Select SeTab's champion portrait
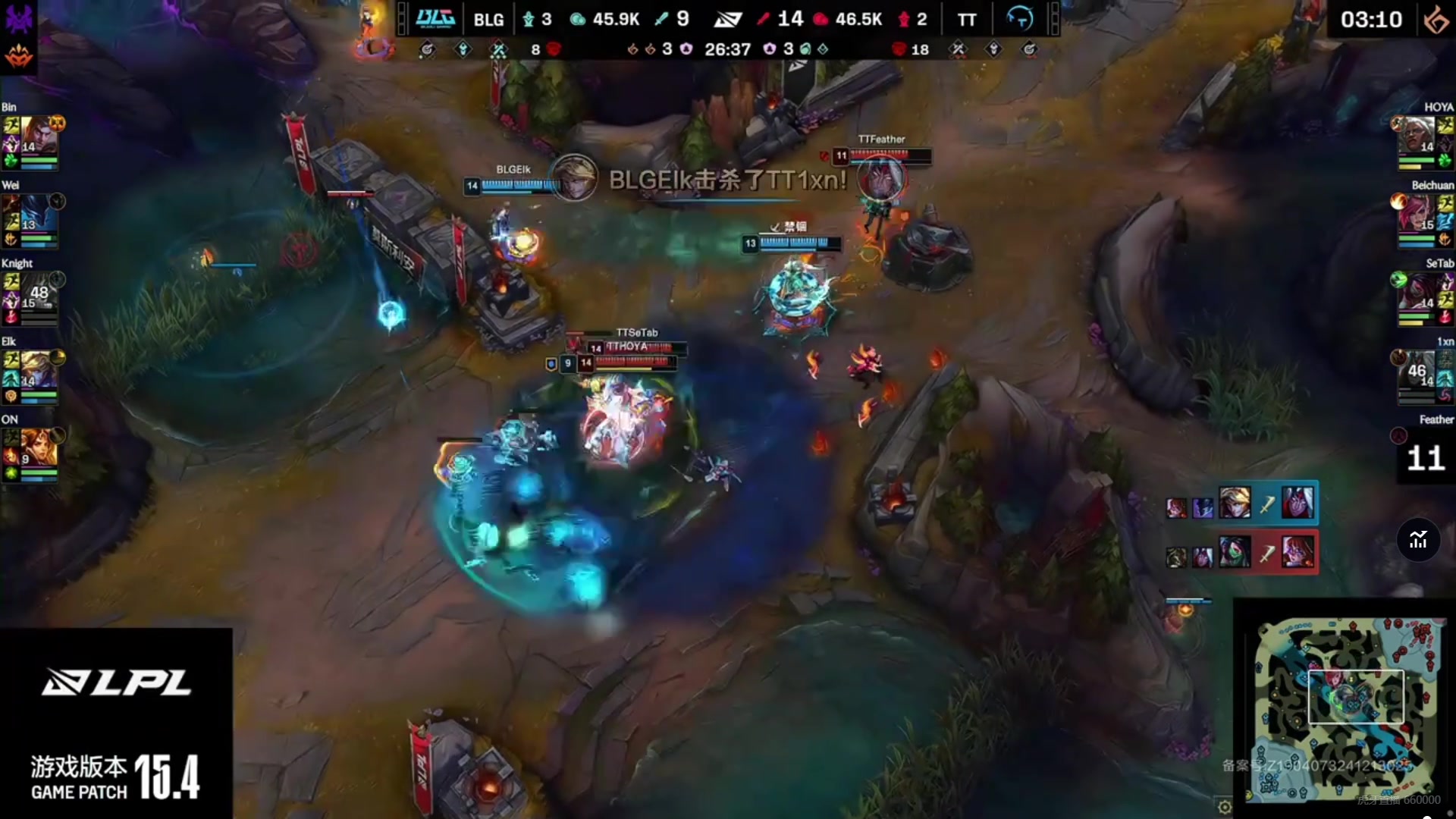This screenshot has width=1456, height=819. point(1417,291)
